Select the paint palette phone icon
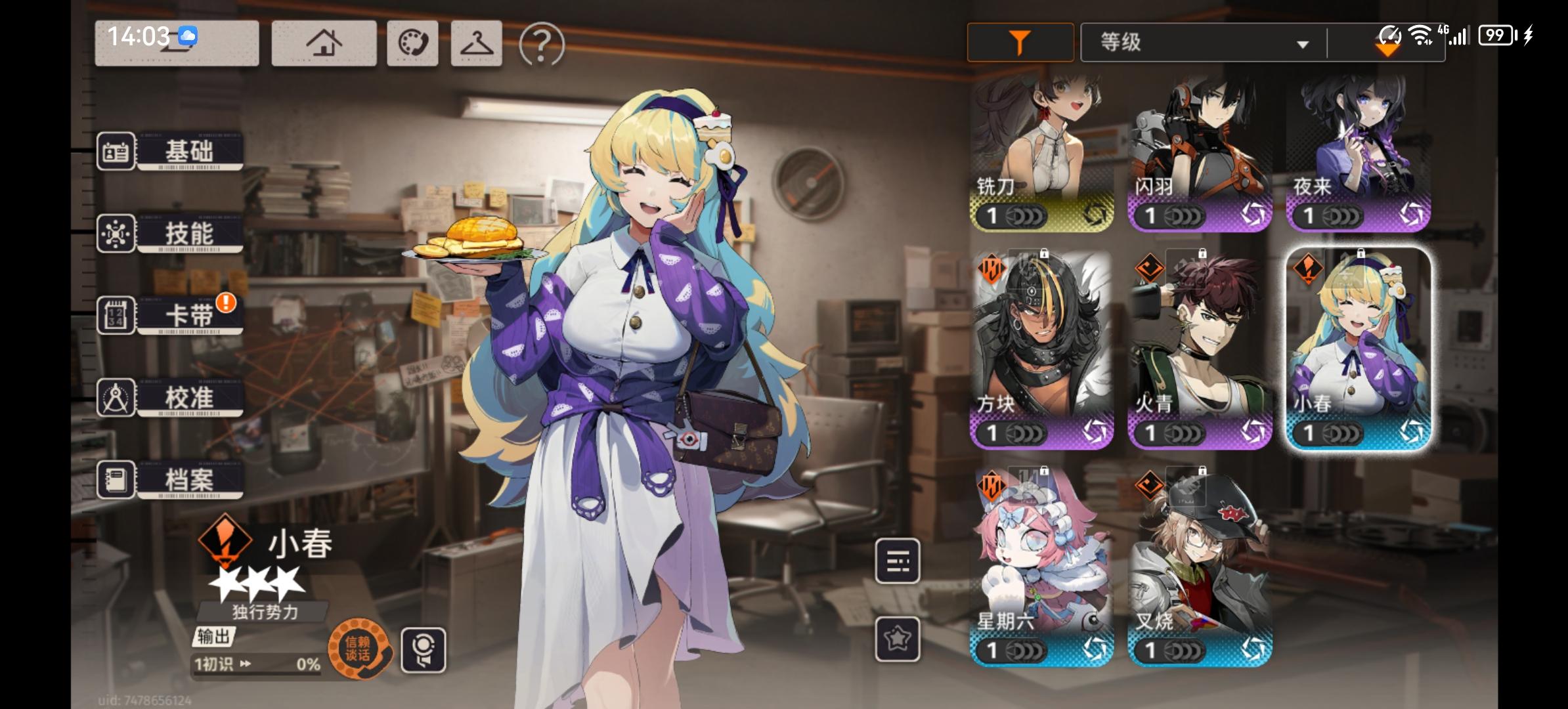This screenshot has width=1568, height=709. coord(412,43)
